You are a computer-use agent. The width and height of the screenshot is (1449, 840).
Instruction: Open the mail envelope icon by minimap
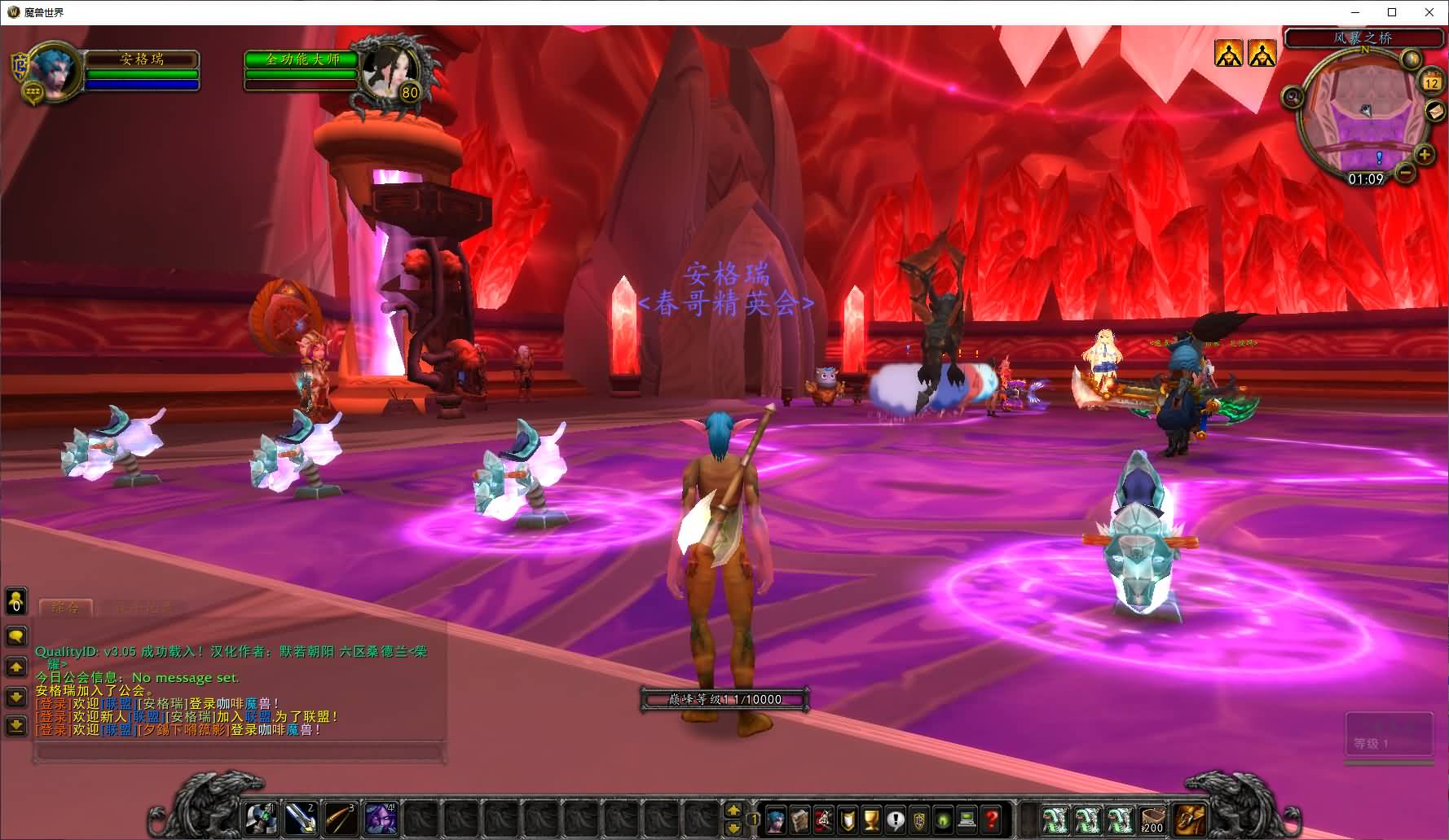pyautogui.click(x=1435, y=112)
